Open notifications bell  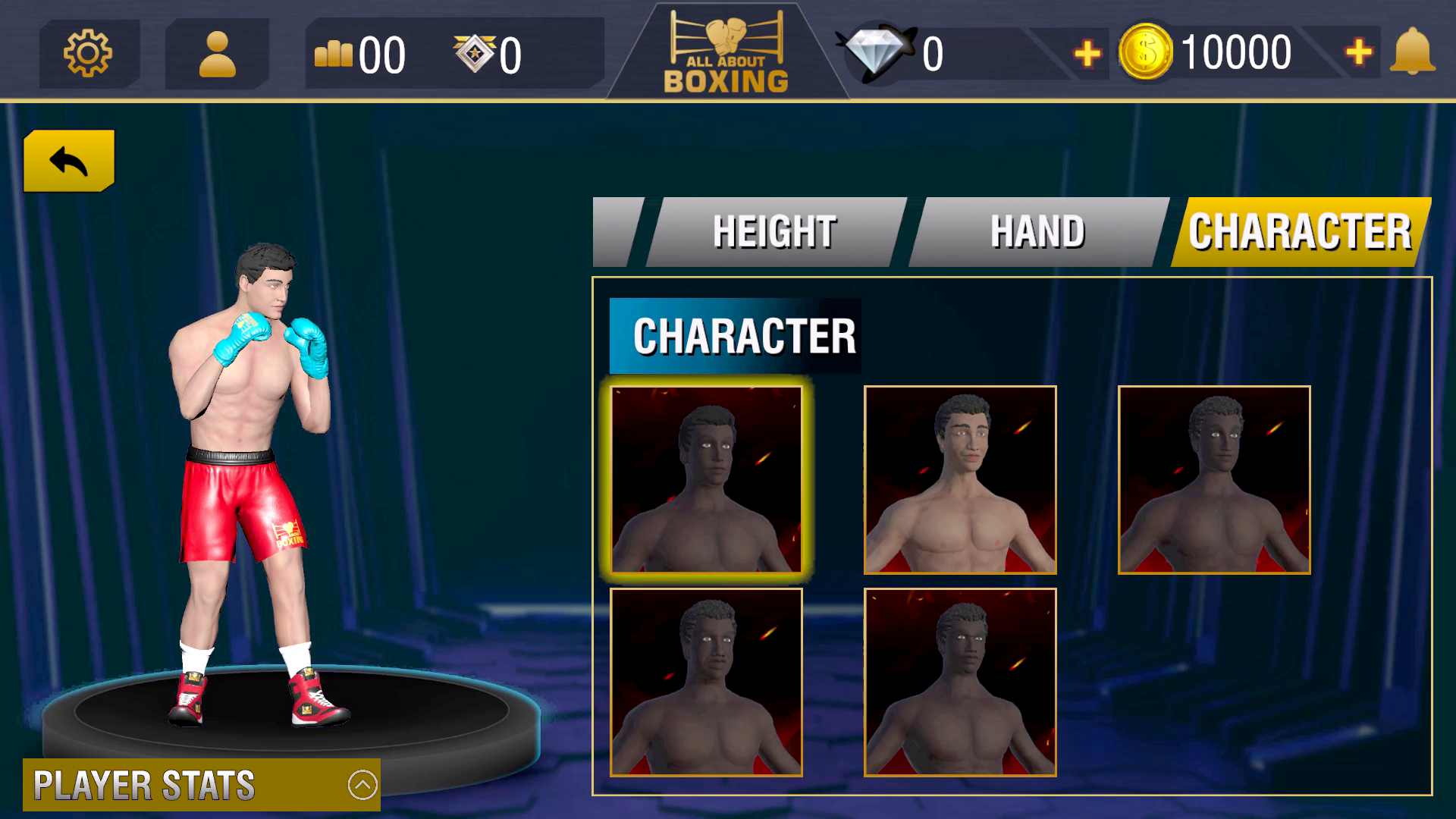point(1412,52)
